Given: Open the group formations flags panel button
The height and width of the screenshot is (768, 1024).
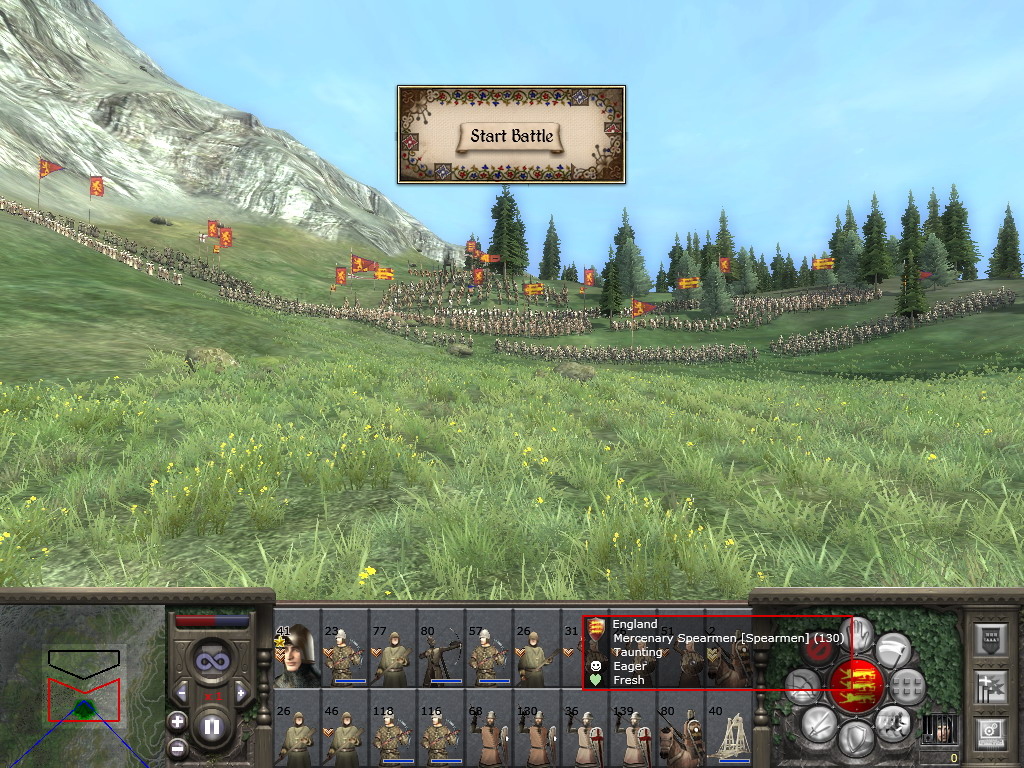Looking at the screenshot, I should (990, 688).
